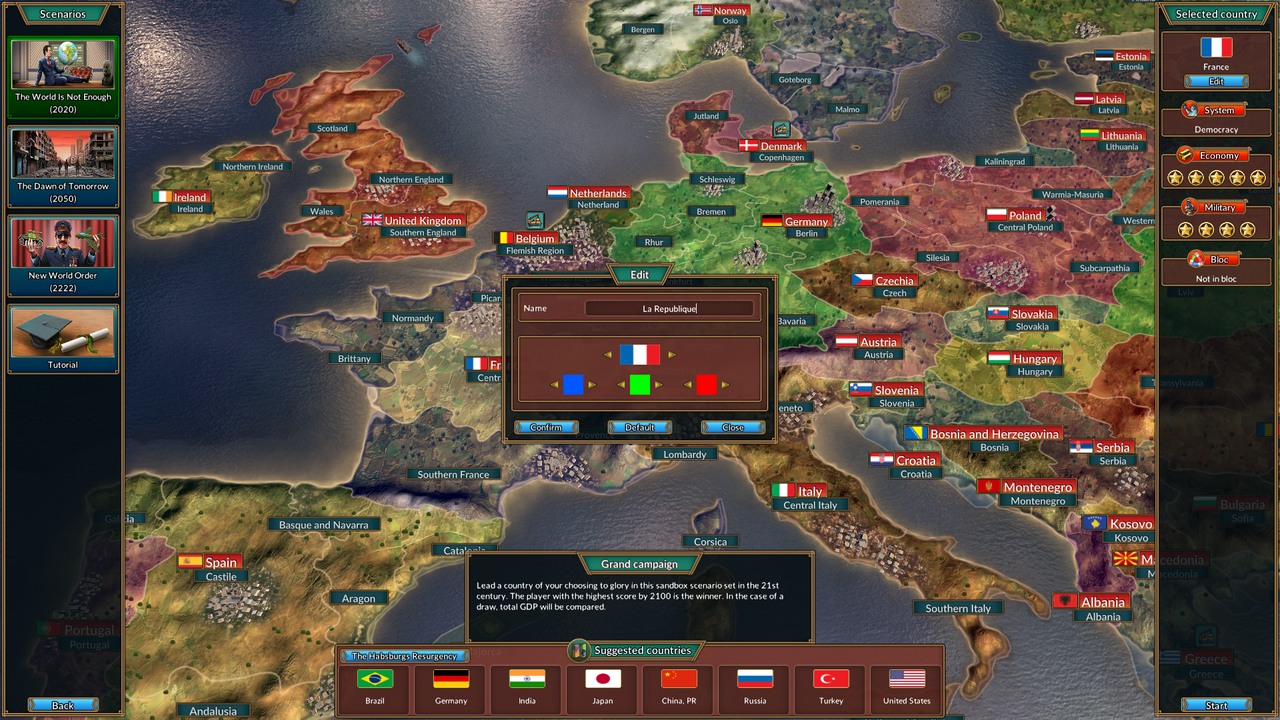Open the Military rating icon
This screenshot has width=1280, height=720.
[x=1187, y=207]
